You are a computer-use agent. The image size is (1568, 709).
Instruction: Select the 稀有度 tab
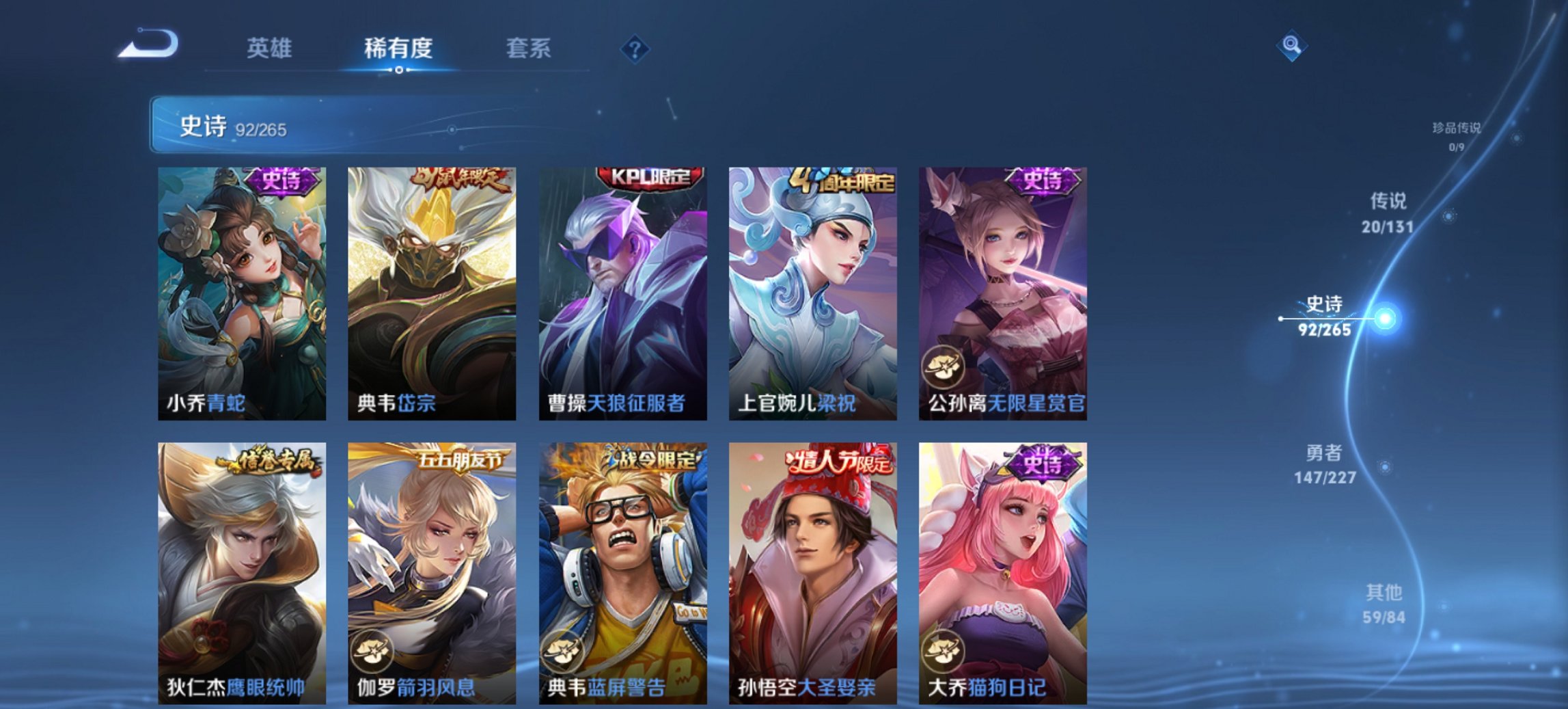pyautogui.click(x=397, y=49)
